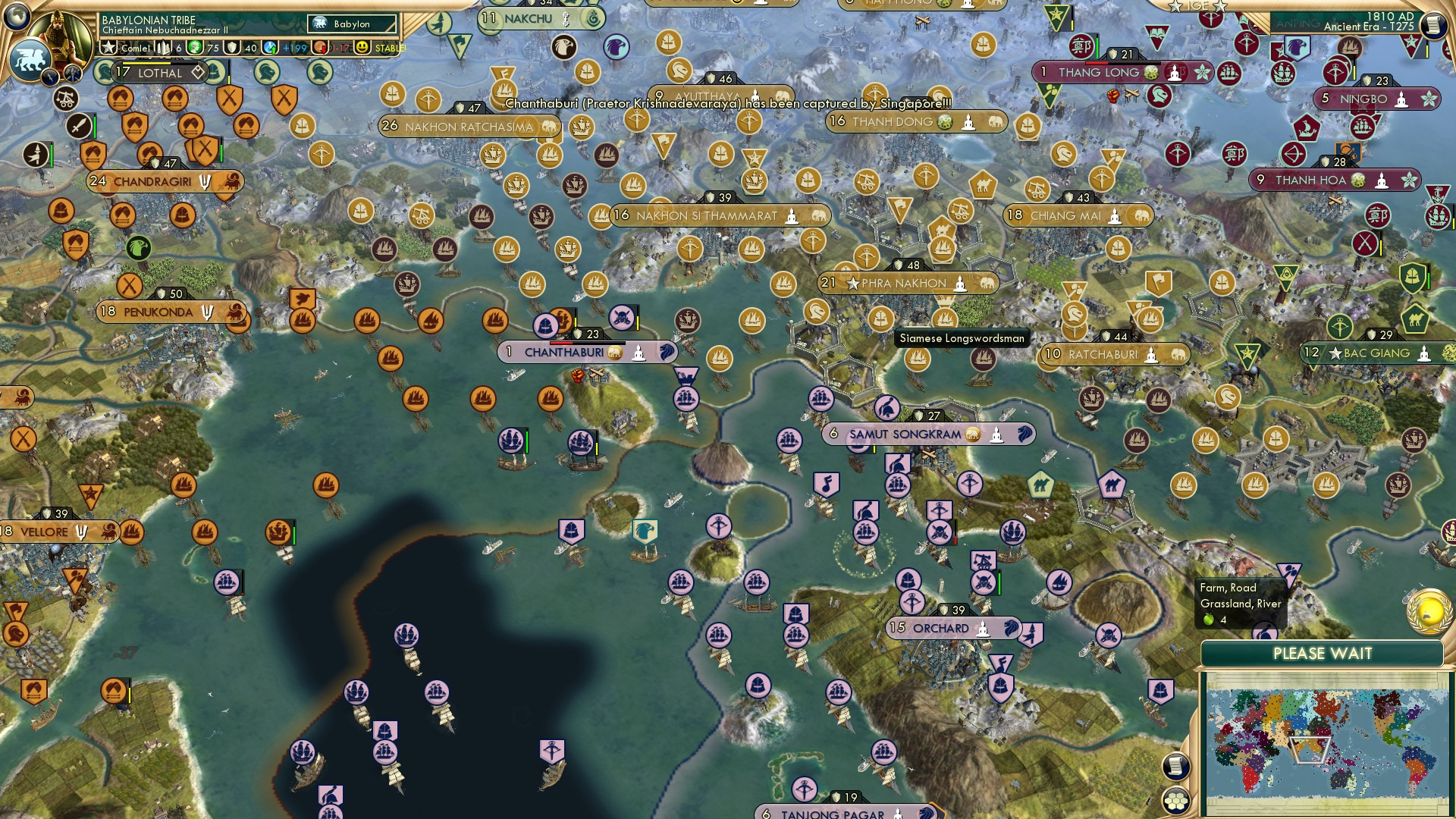Screen dimensions: 1456x819
Task: Click the PLEASE WAIT banner
Action: pos(1323,652)
